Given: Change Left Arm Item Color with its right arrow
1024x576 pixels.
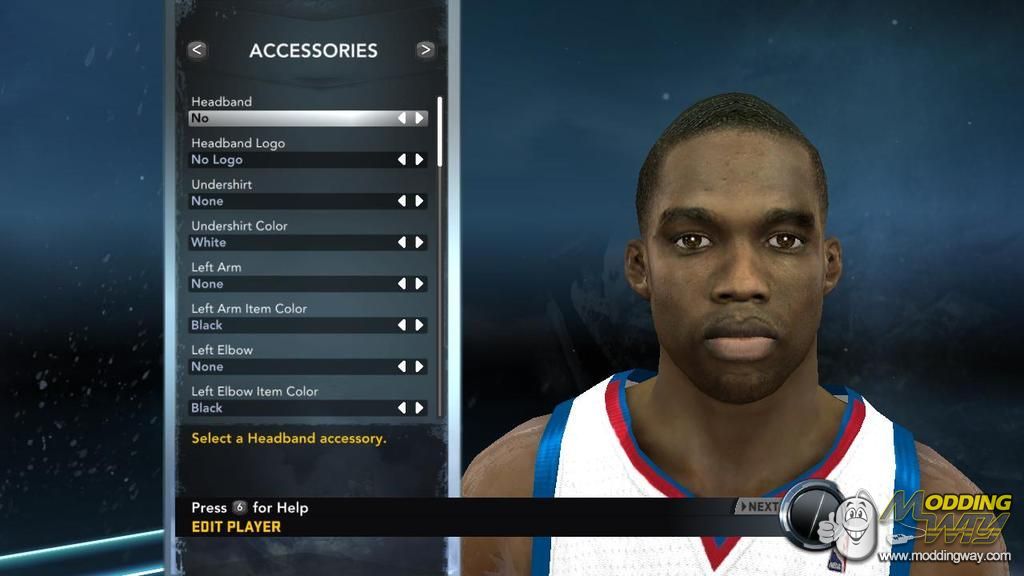Looking at the screenshot, I should point(420,326).
